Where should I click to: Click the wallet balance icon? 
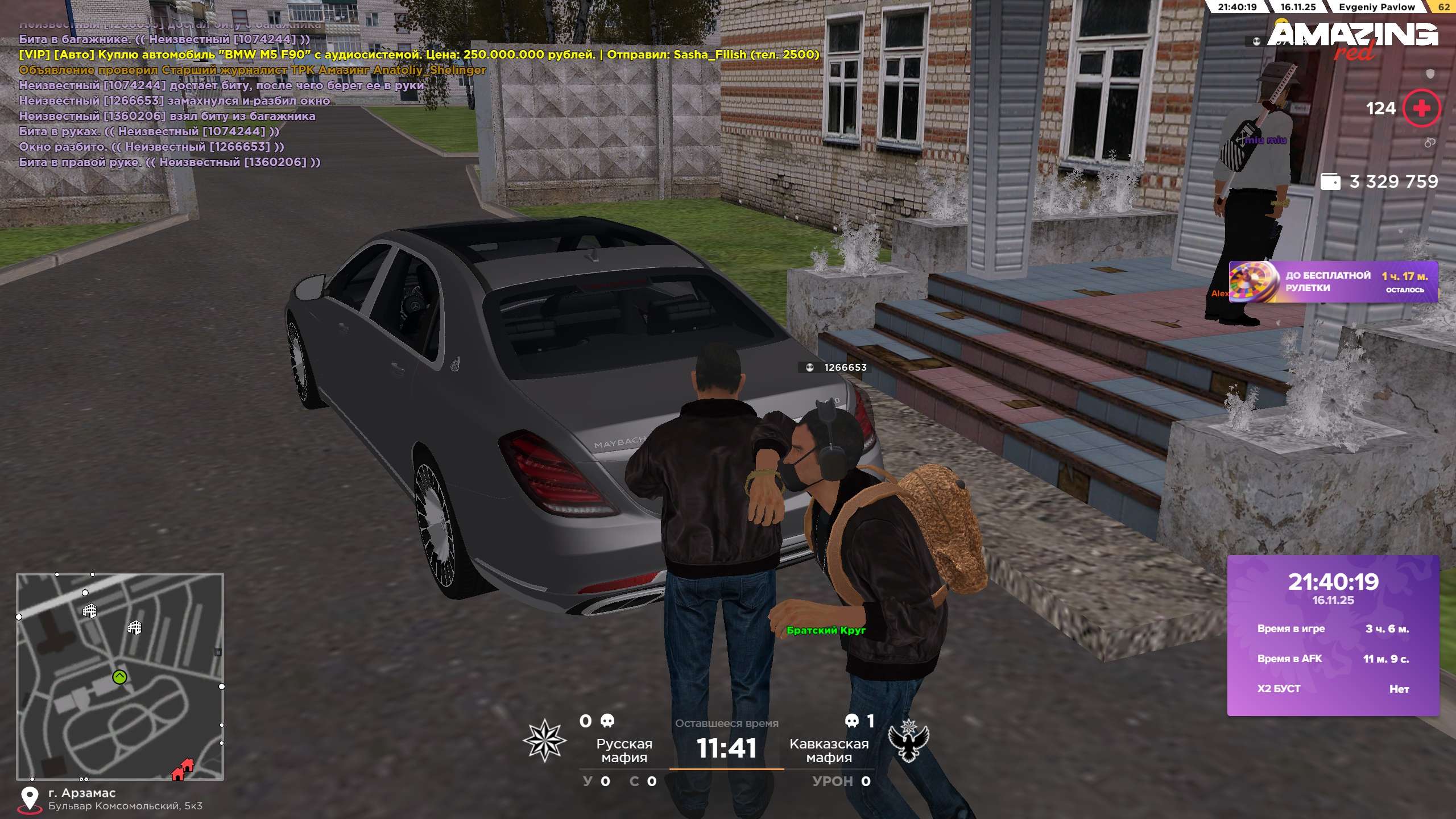(x=1330, y=181)
